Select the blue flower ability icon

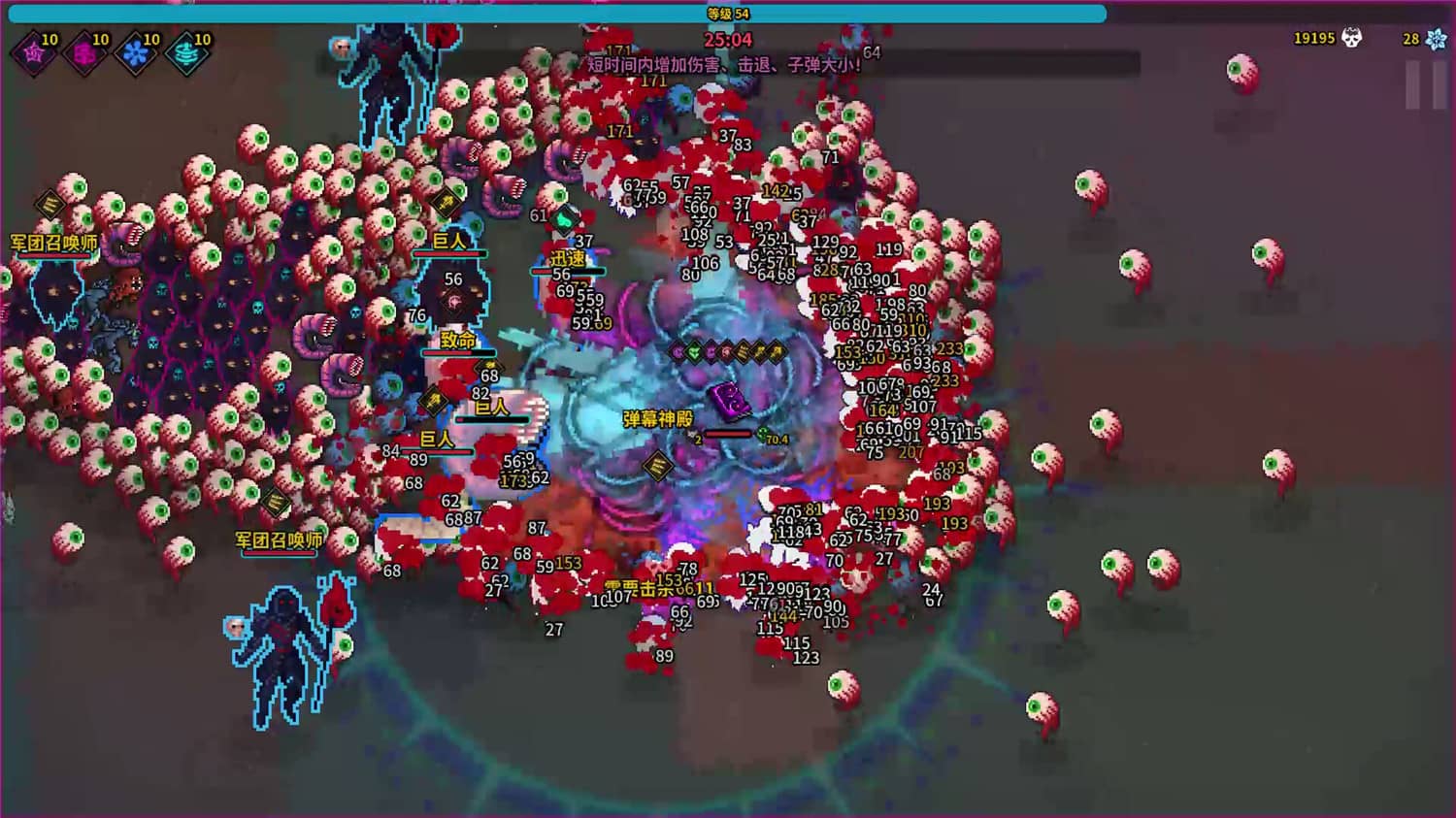pos(135,53)
